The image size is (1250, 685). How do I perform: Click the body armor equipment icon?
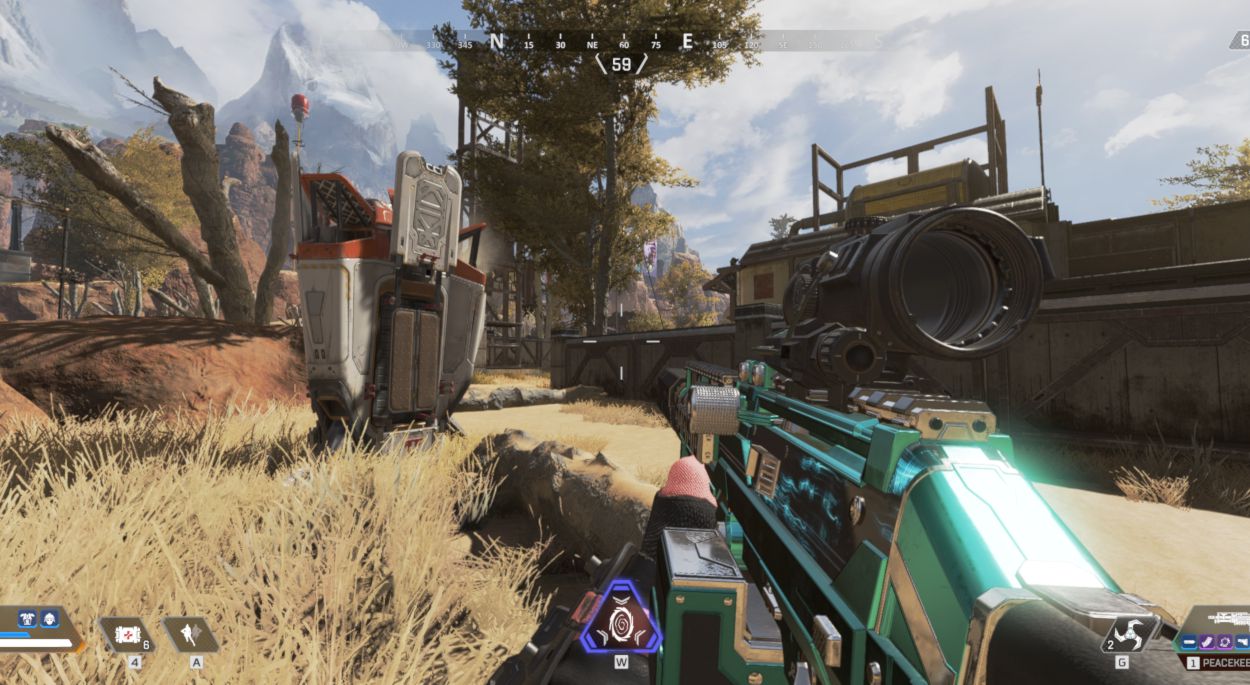(x=27, y=620)
